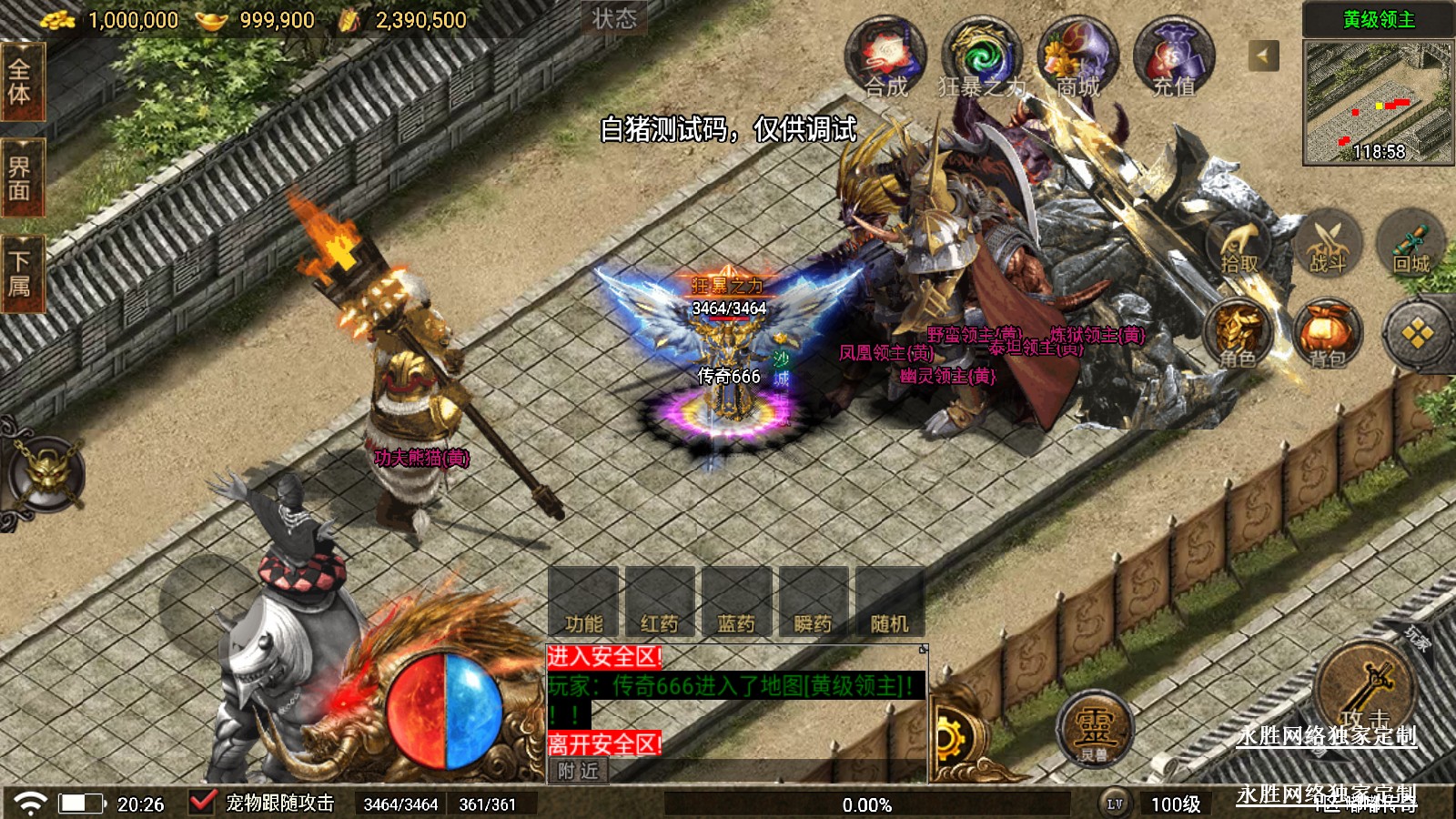Select the 下属 tab

tap(20, 274)
